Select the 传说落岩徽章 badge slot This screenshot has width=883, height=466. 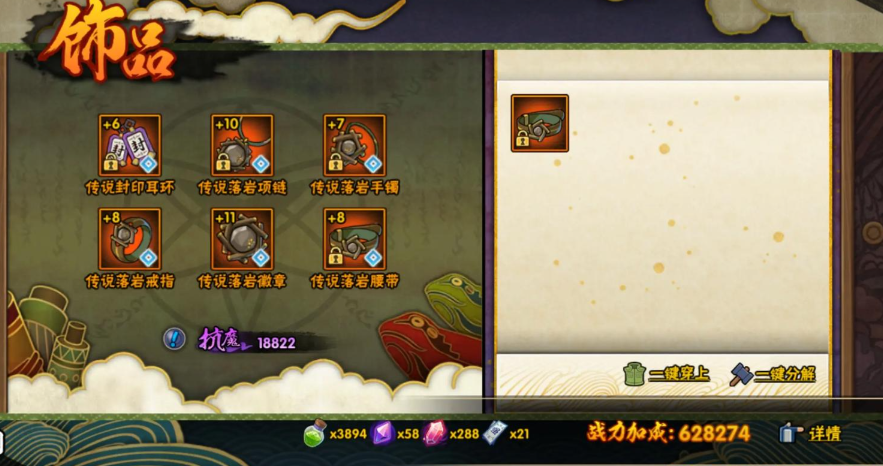[242, 239]
